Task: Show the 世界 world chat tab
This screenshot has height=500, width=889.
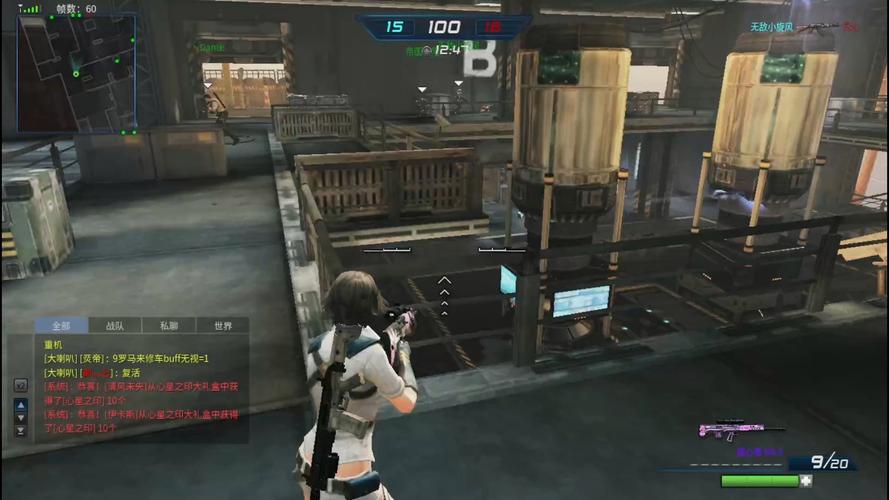Action: tap(222, 325)
